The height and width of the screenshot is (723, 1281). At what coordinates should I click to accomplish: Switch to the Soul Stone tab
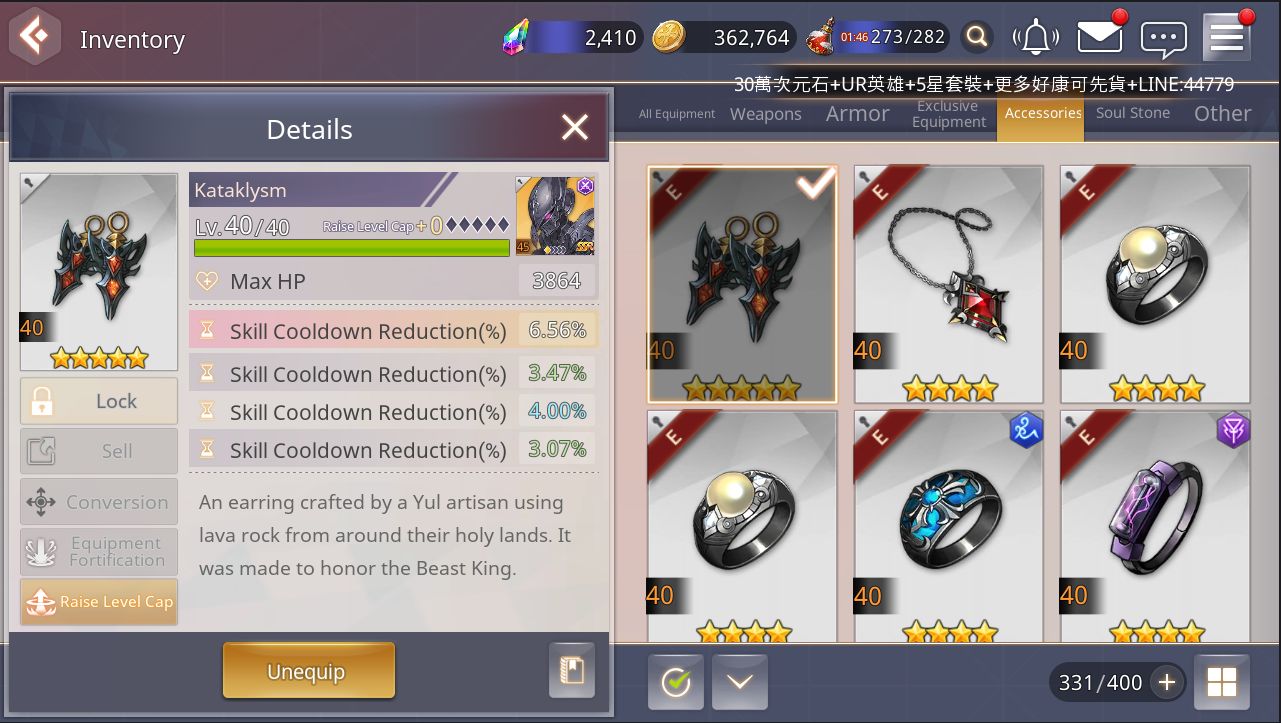pyautogui.click(x=1132, y=113)
